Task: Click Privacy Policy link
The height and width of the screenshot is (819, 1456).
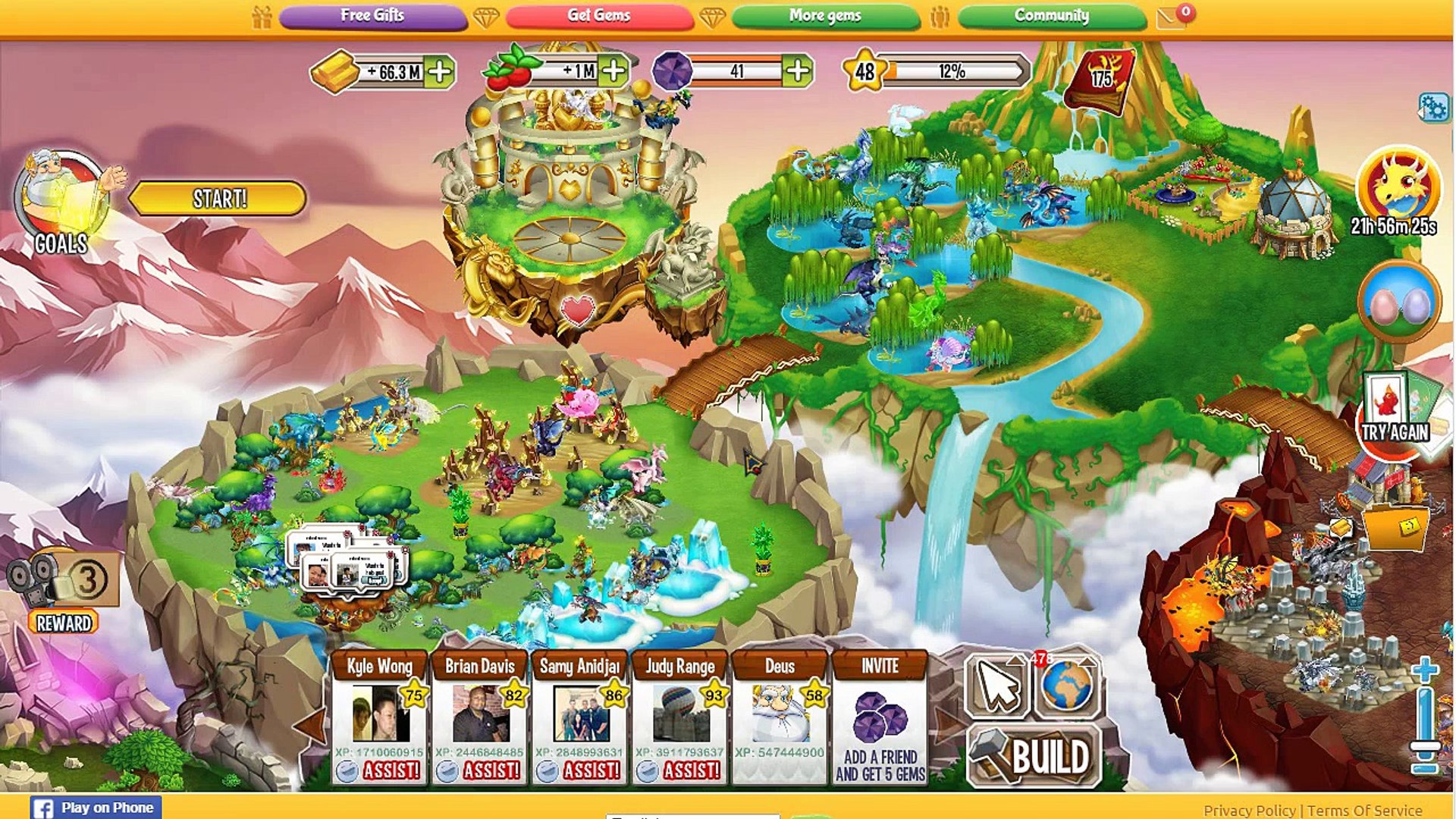Action: [x=1249, y=811]
